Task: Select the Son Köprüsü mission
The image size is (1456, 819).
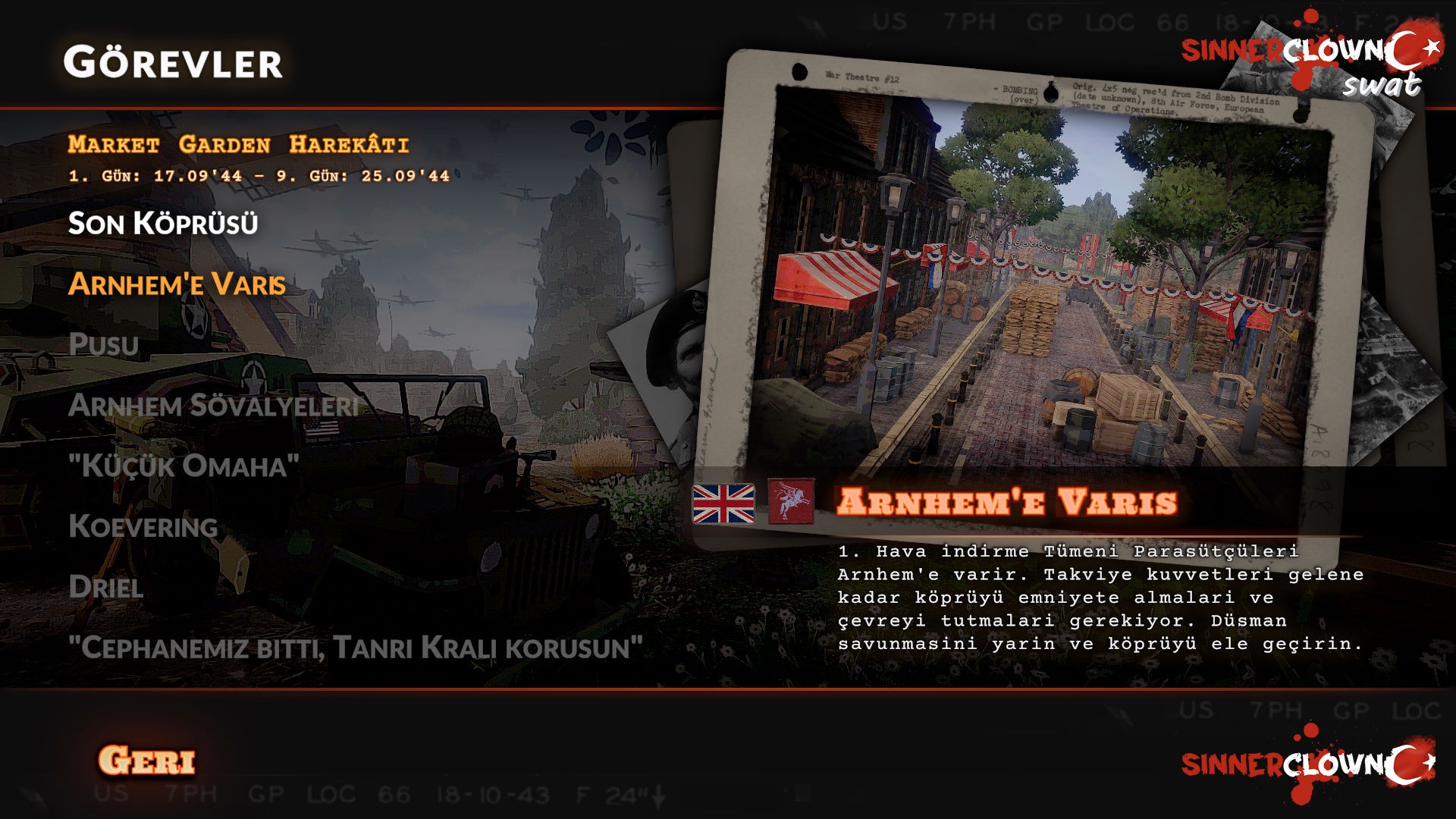Action: (163, 224)
